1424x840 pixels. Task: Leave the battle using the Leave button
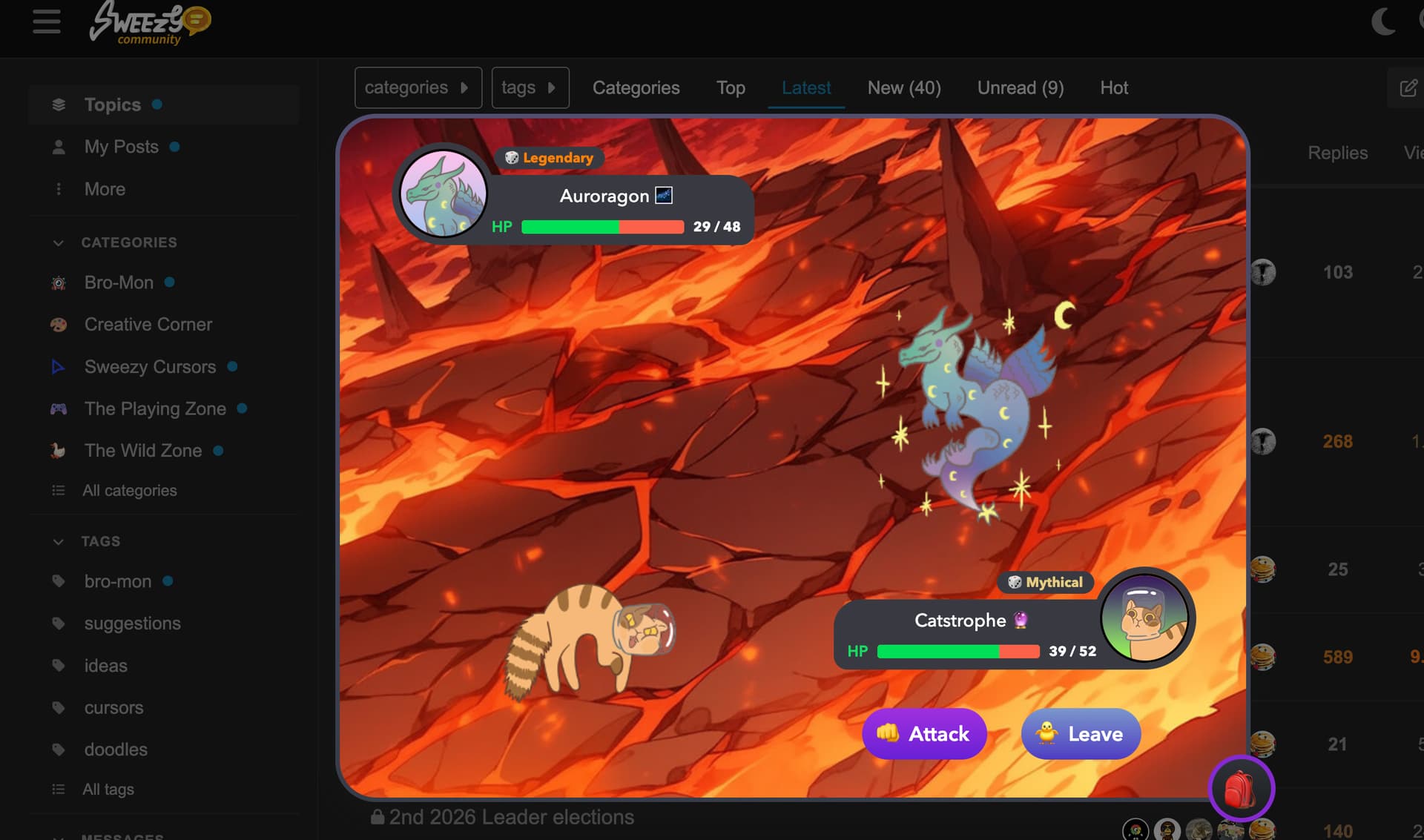tap(1081, 734)
